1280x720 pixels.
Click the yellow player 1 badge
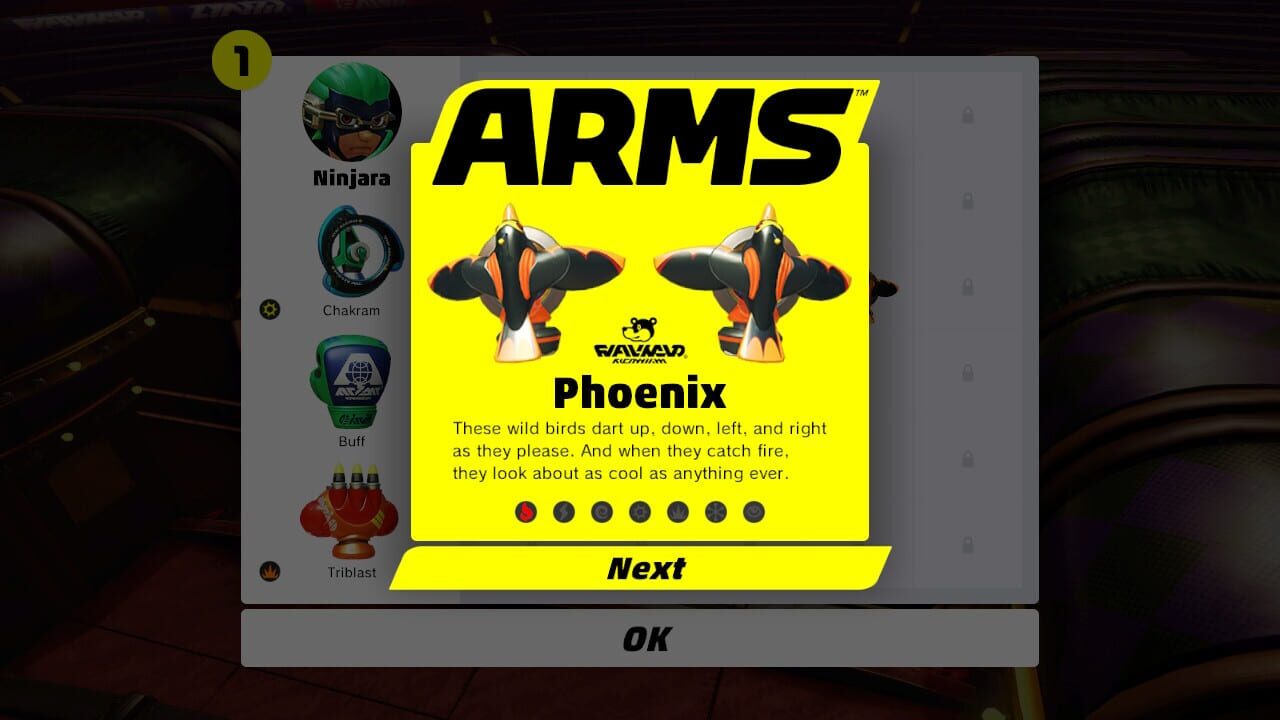coord(243,59)
